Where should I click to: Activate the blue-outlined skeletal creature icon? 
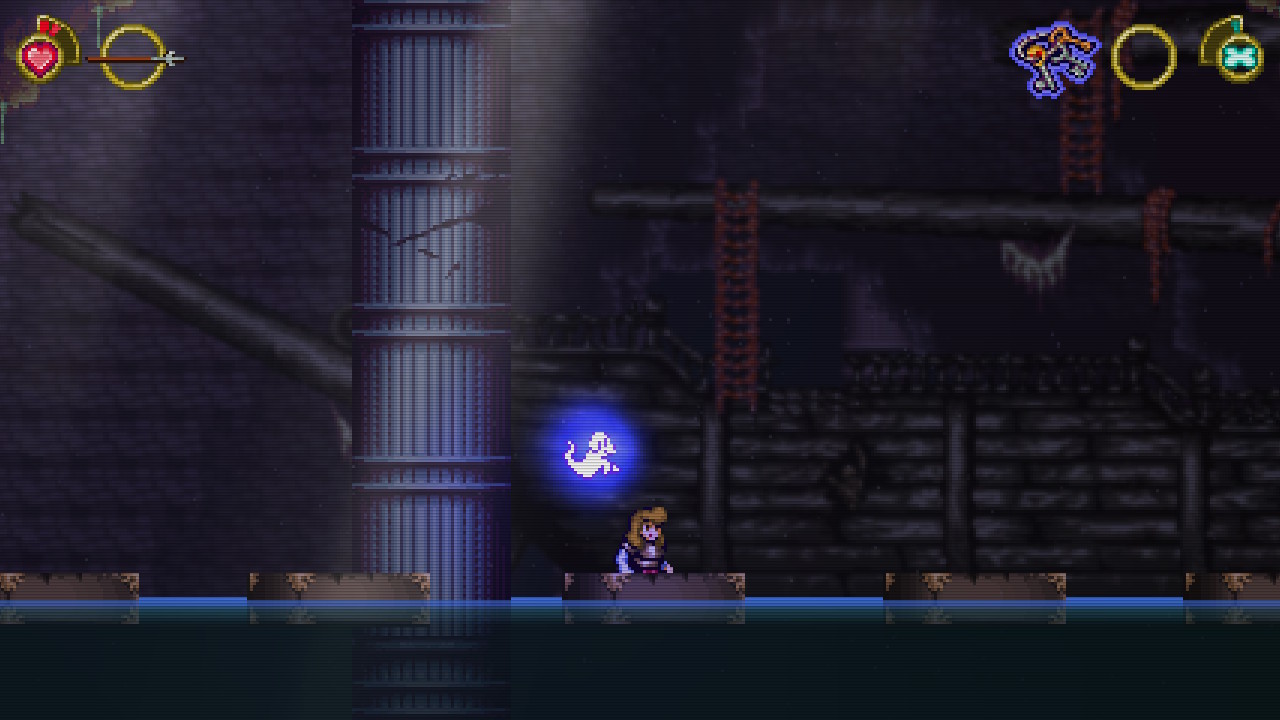click(1053, 58)
